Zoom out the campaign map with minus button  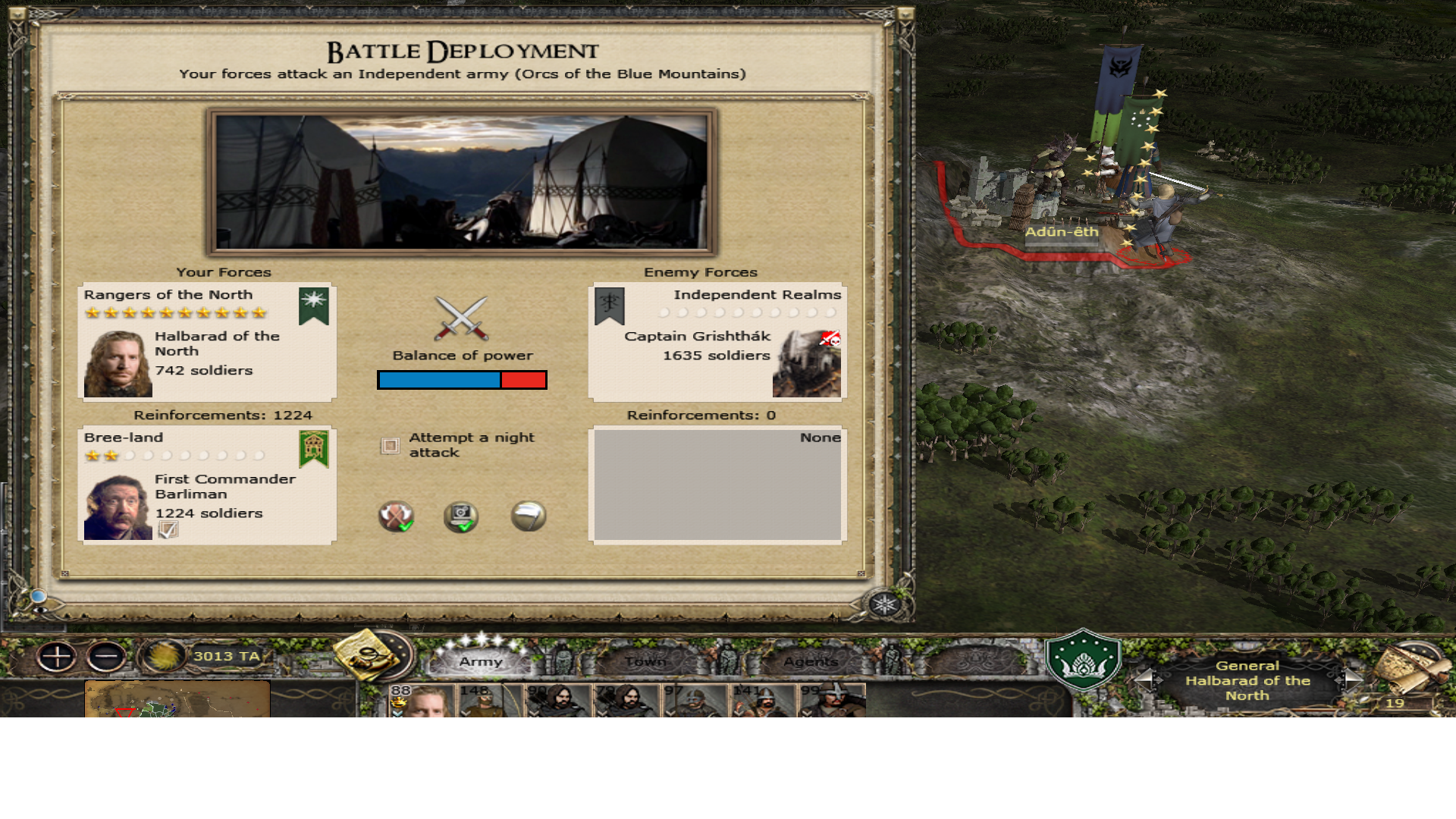pyautogui.click(x=106, y=657)
